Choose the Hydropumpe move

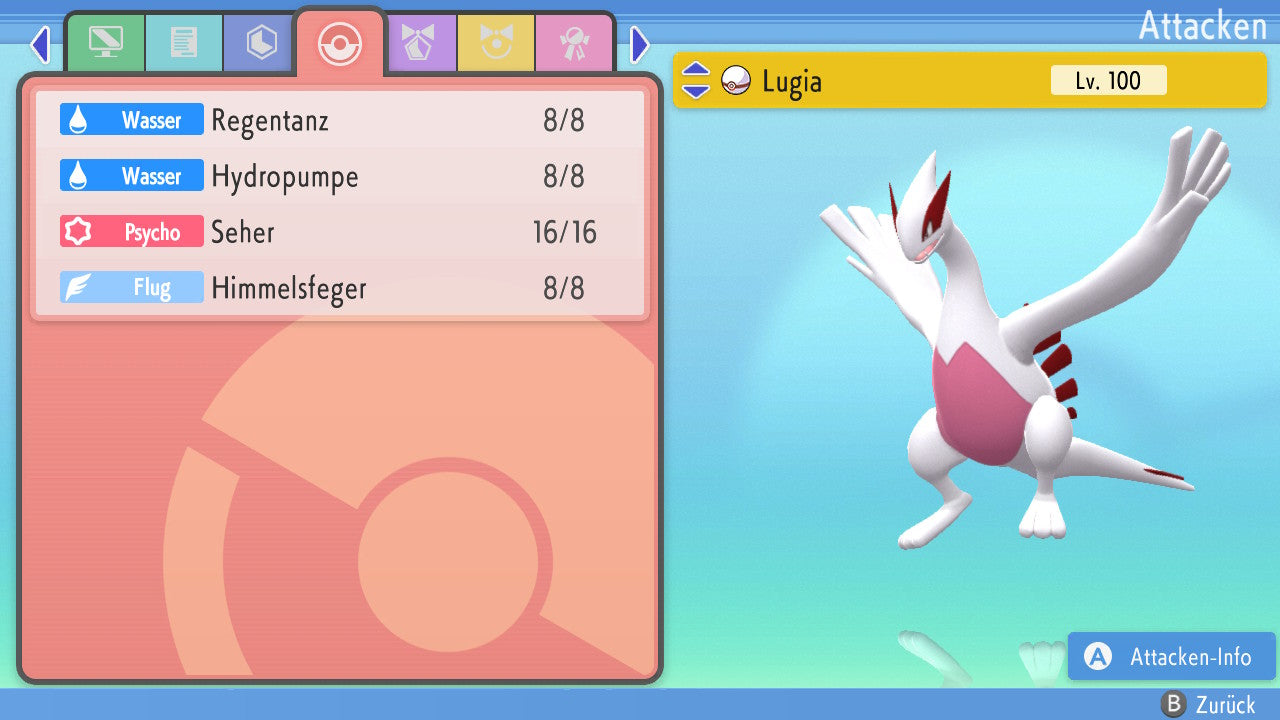[340, 177]
